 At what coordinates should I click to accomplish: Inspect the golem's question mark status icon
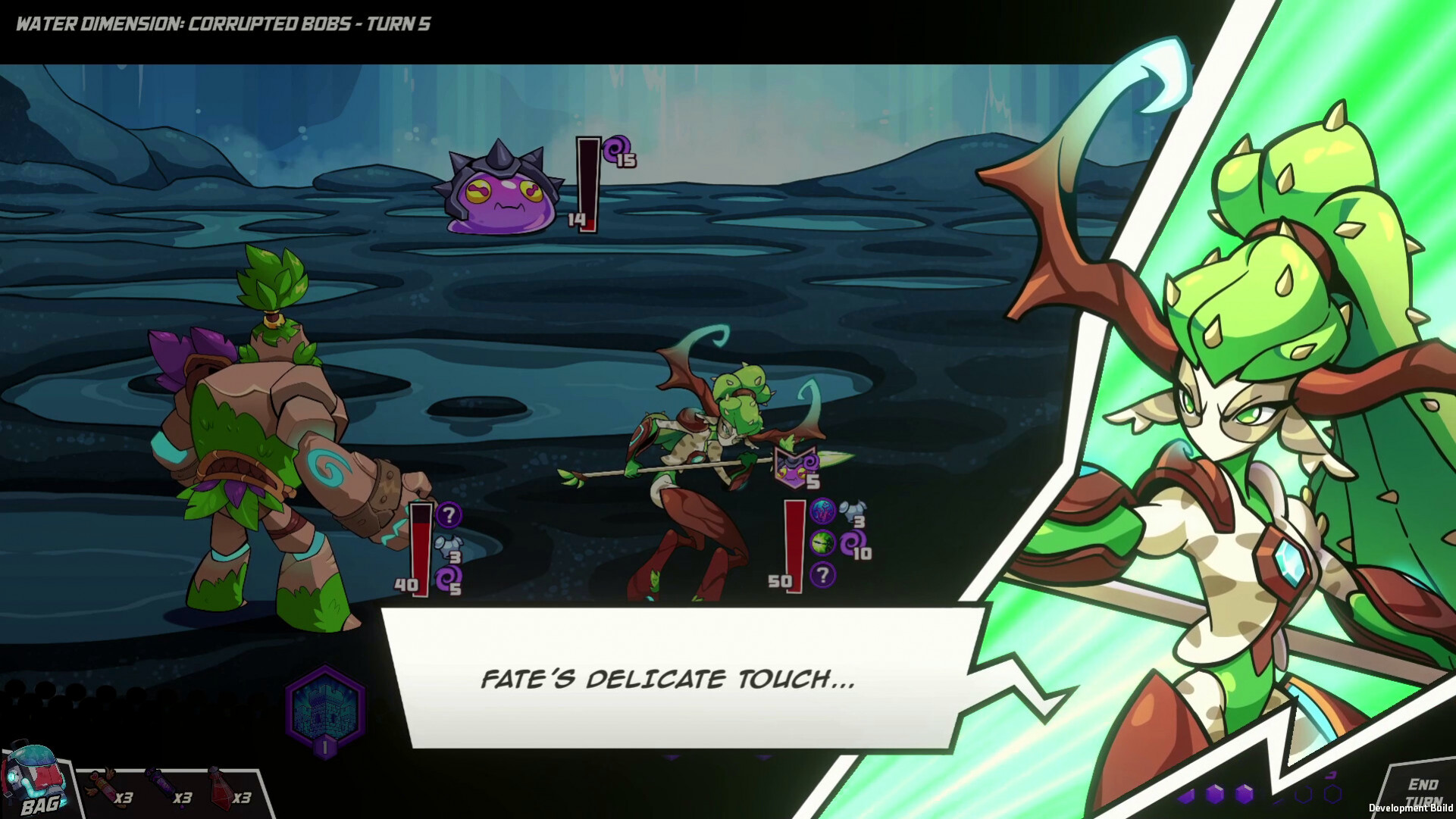click(449, 515)
